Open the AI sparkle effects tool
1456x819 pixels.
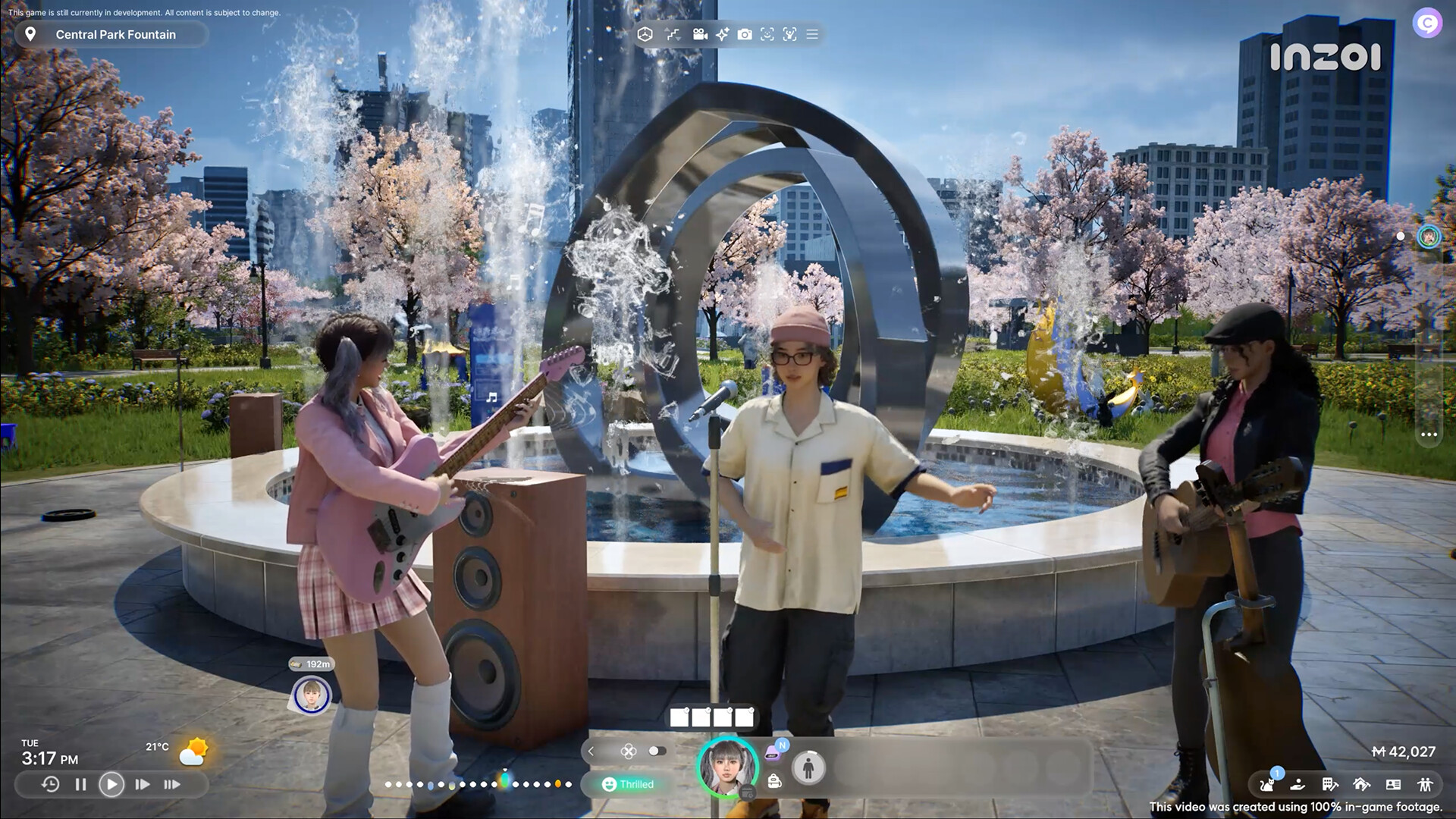(x=722, y=34)
